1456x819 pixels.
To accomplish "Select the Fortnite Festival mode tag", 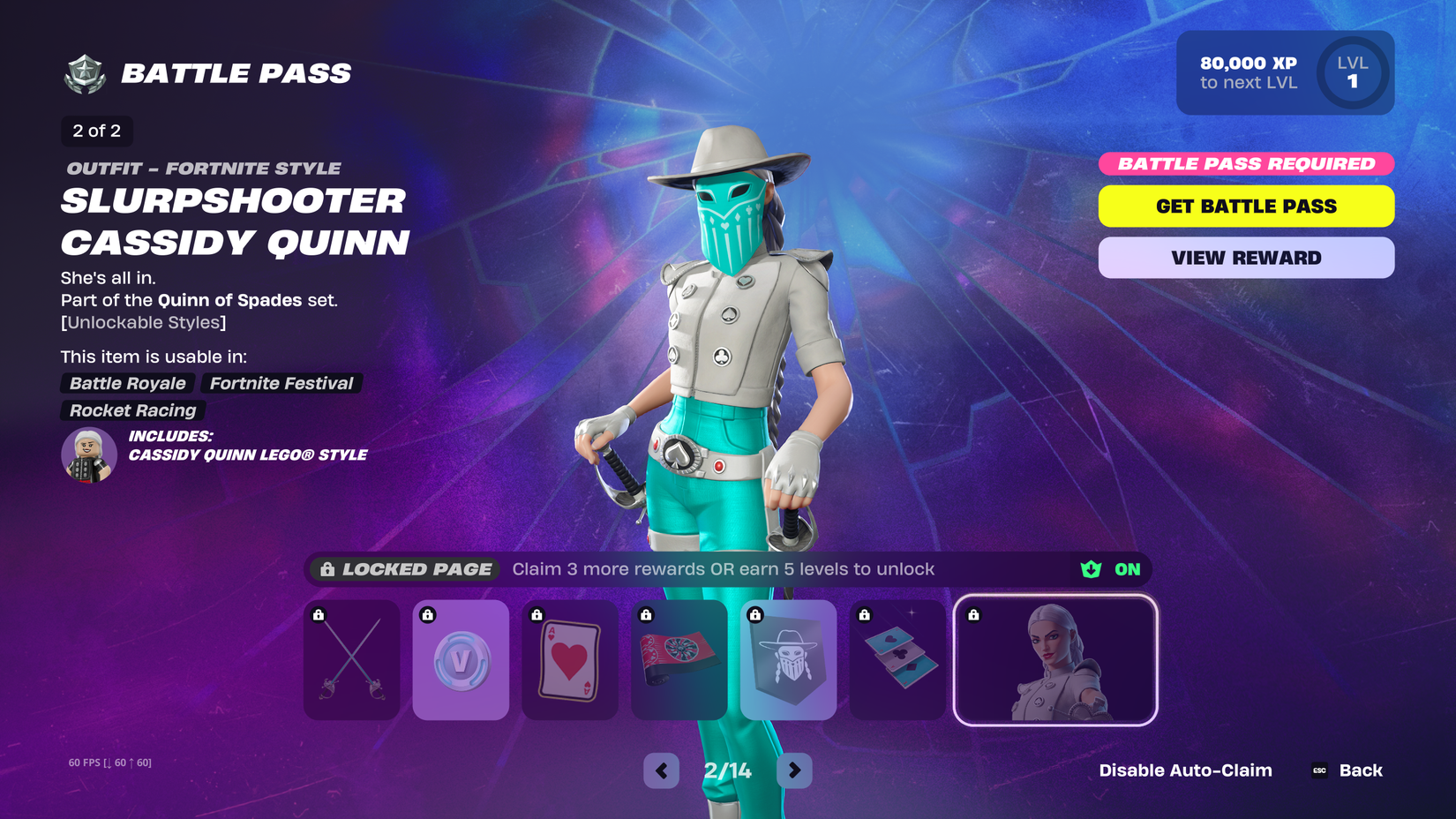I will 281,383.
